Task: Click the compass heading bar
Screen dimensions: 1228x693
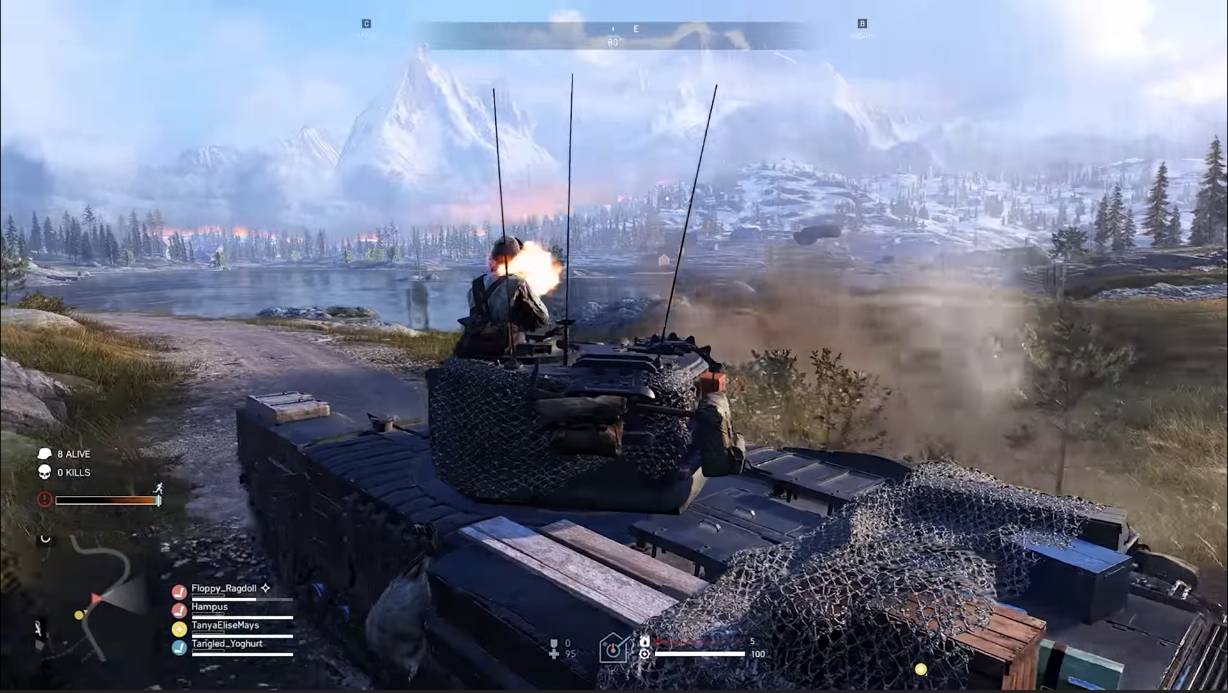Action: pos(614,36)
